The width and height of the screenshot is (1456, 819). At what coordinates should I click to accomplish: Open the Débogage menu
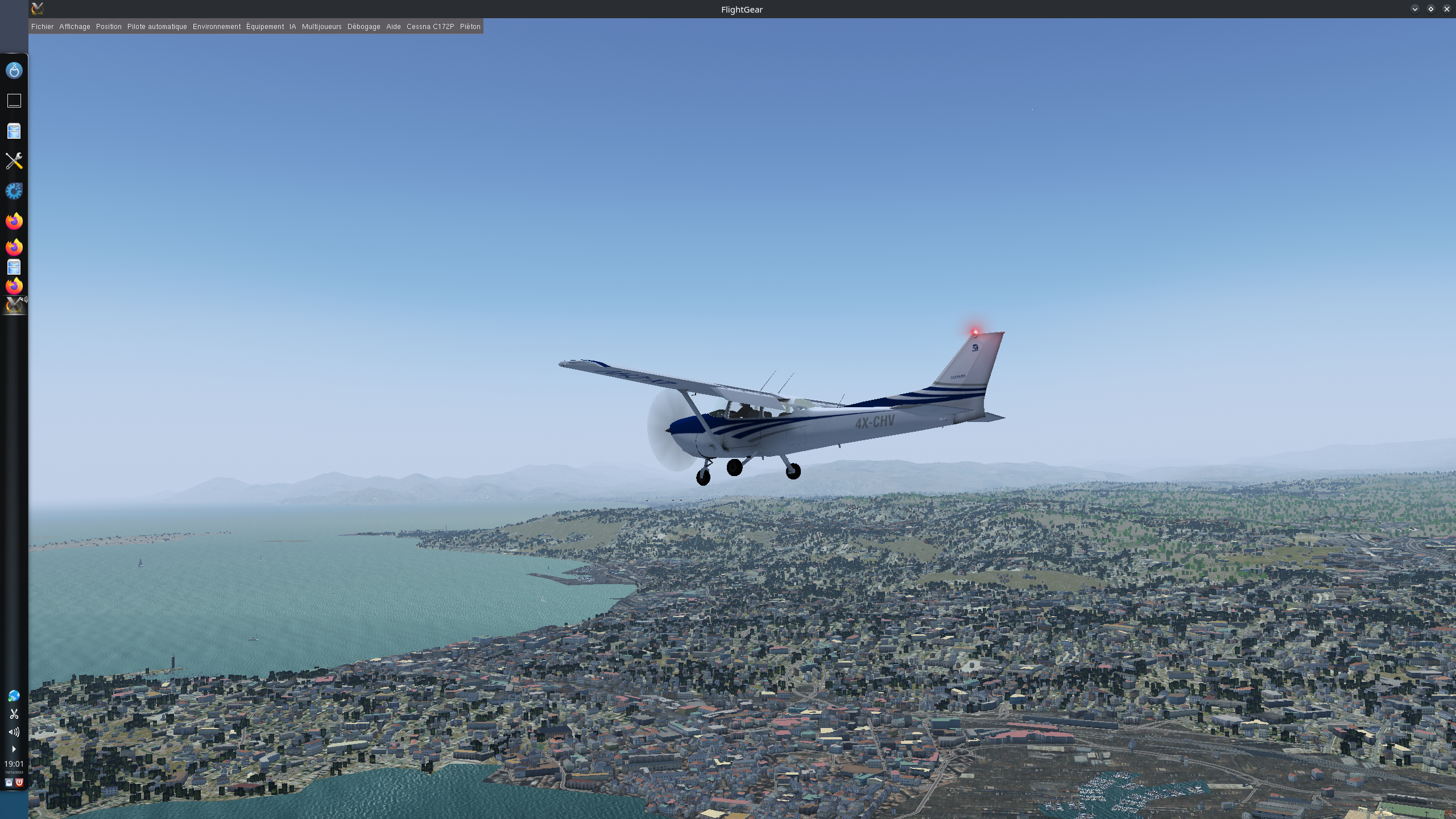coord(364,27)
